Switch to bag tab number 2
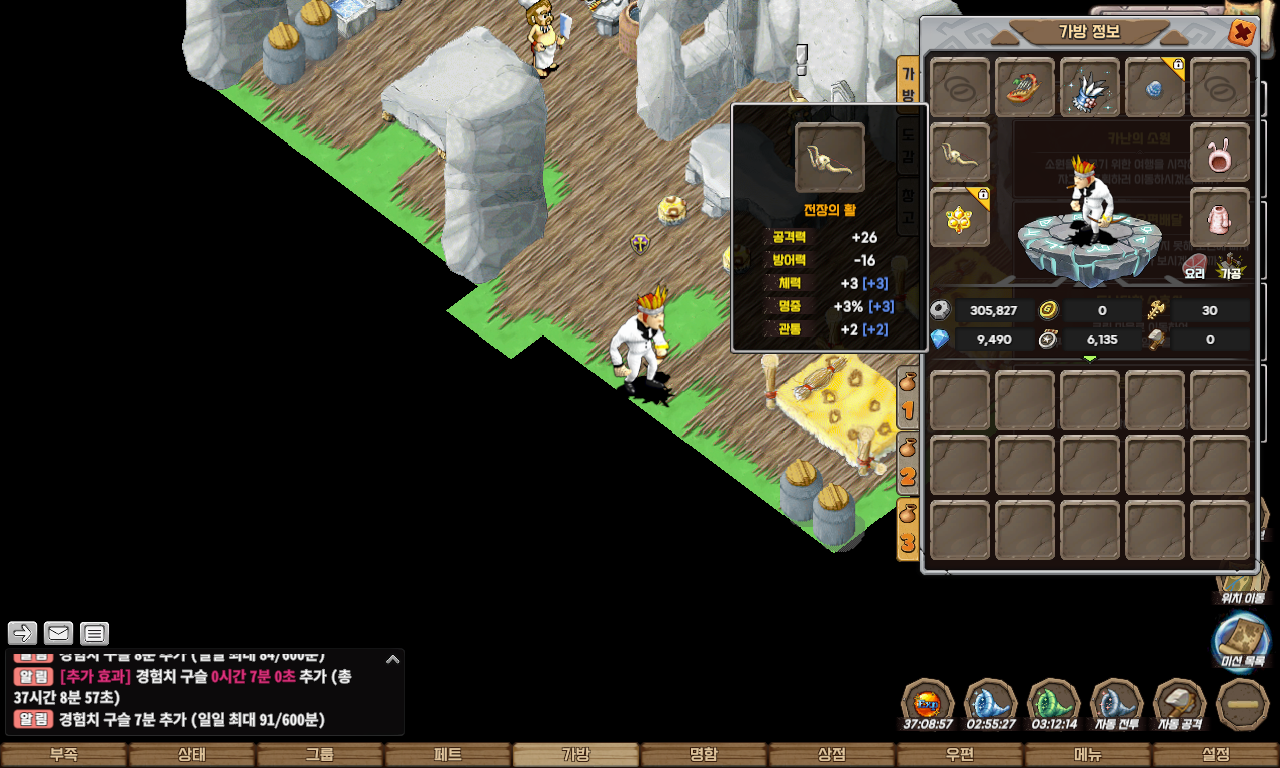This screenshot has width=1280, height=768. point(908,463)
